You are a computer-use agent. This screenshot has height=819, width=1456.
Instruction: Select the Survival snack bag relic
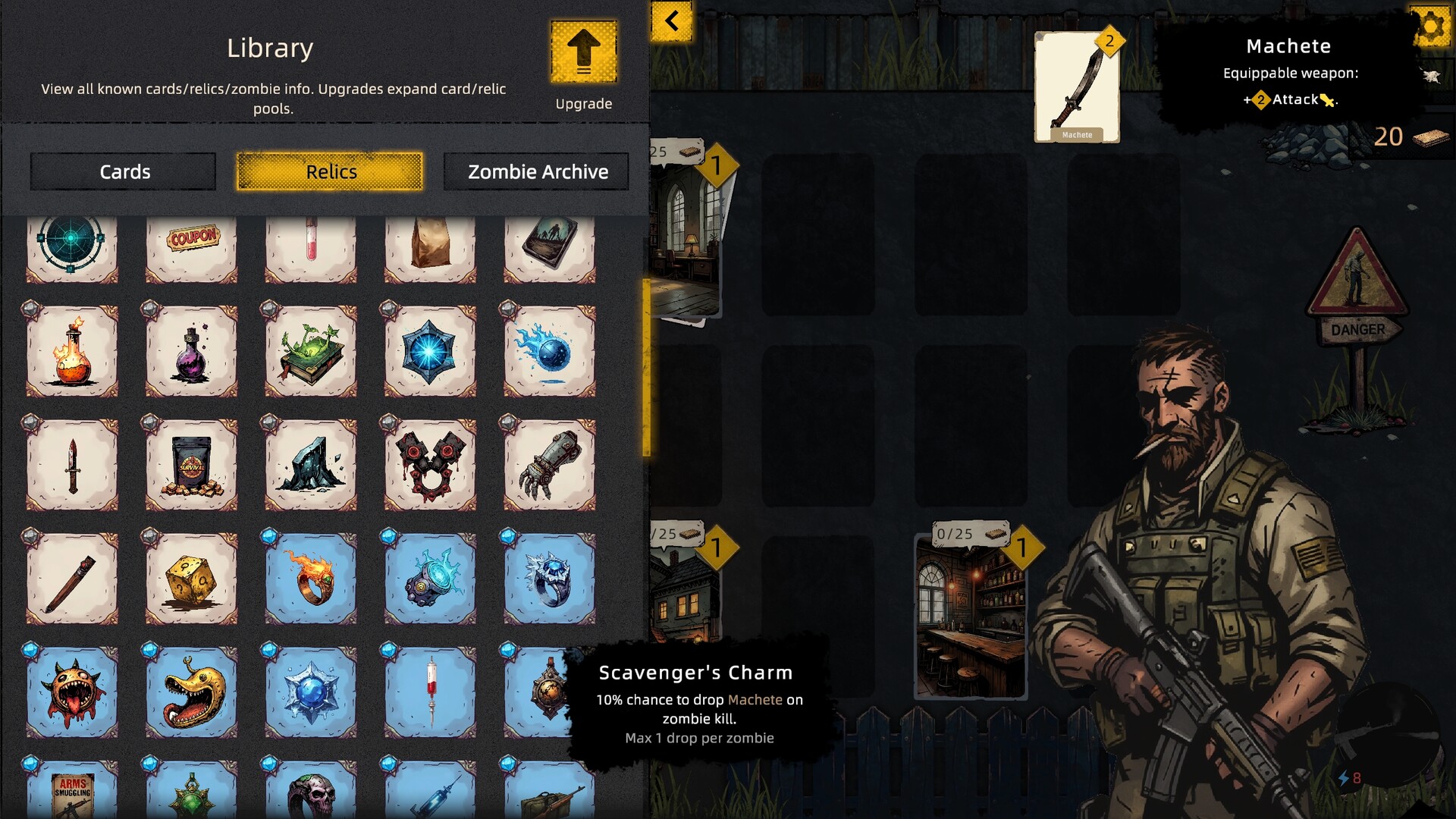tap(191, 465)
